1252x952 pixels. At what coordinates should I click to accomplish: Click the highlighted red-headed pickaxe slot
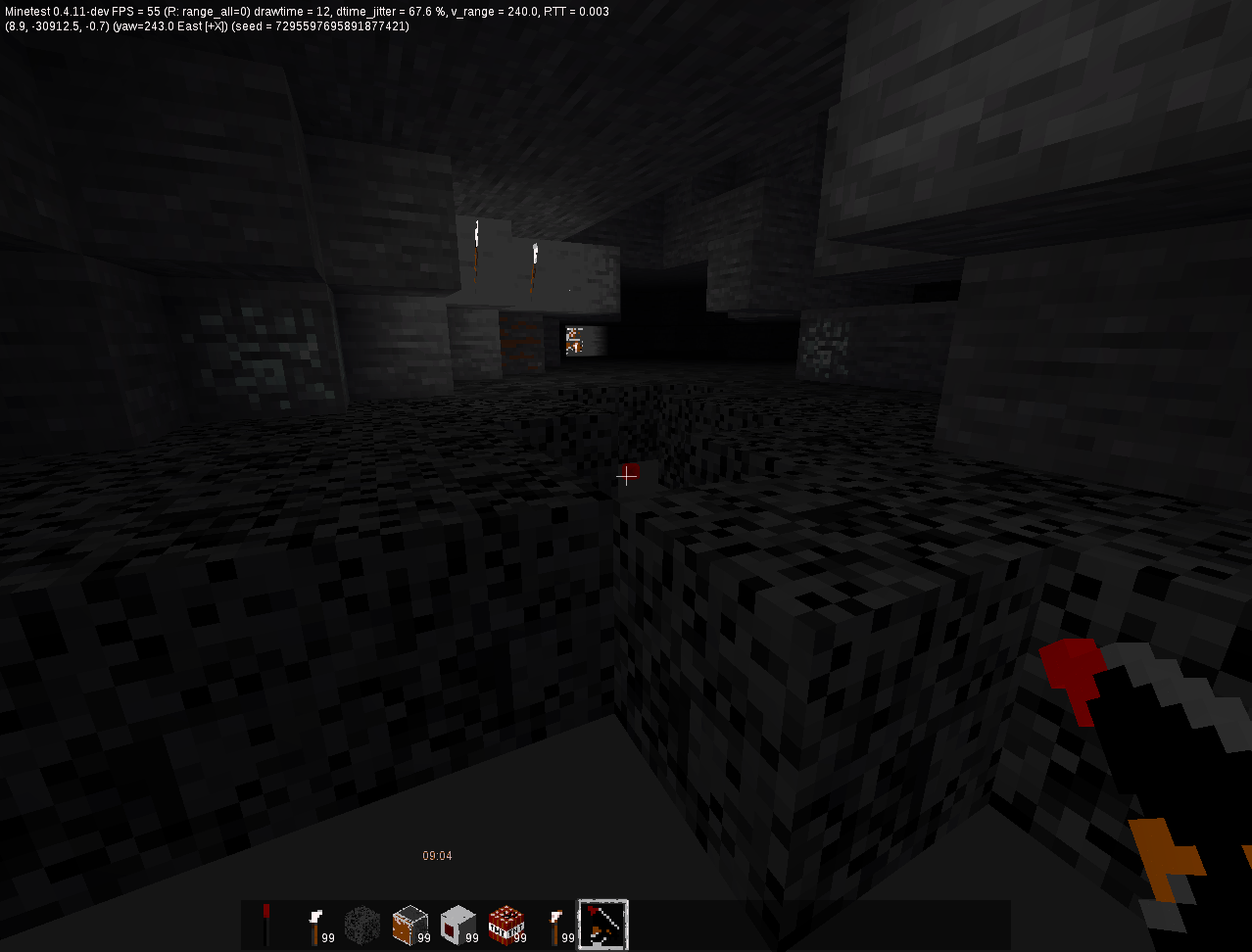[x=602, y=925]
